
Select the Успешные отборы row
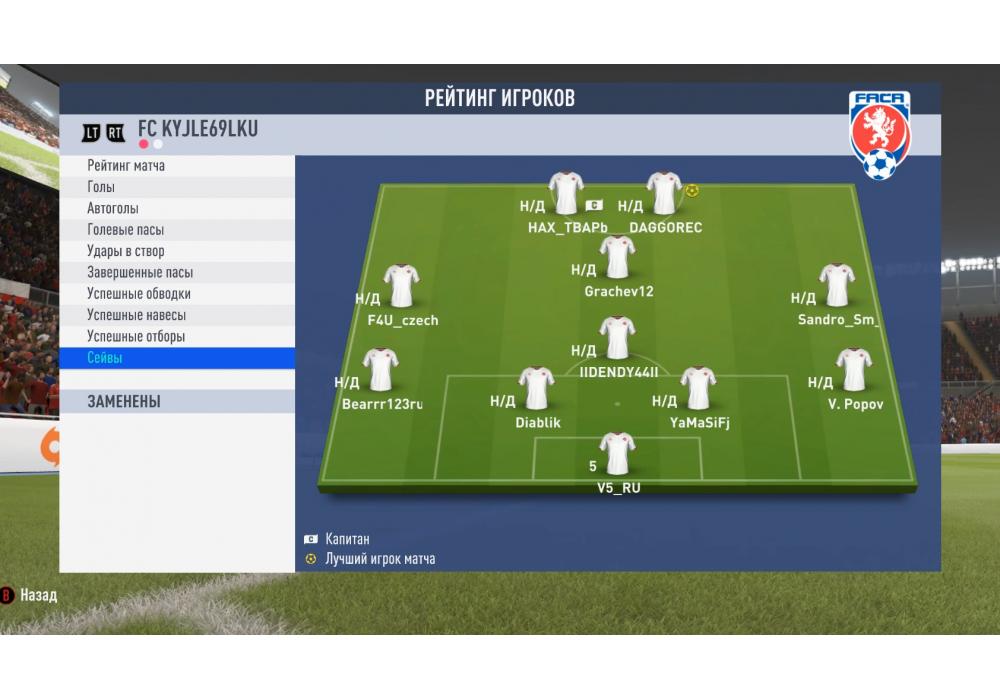(x=176, y=337)
